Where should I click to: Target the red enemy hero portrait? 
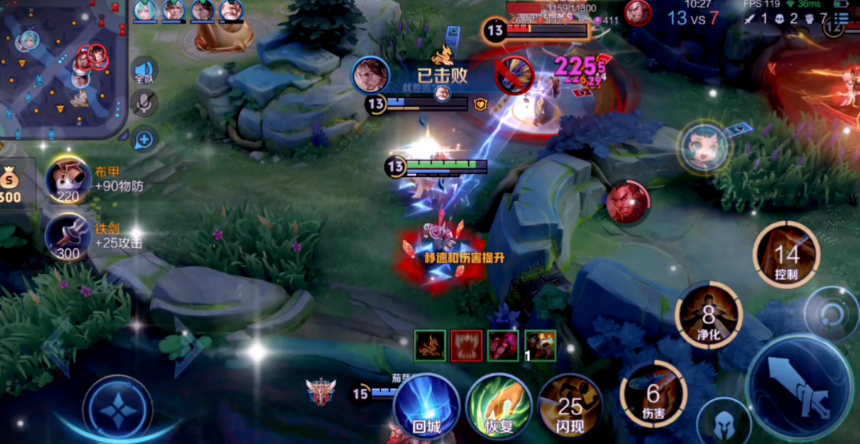pyautogui.click(x=628, y=201)
